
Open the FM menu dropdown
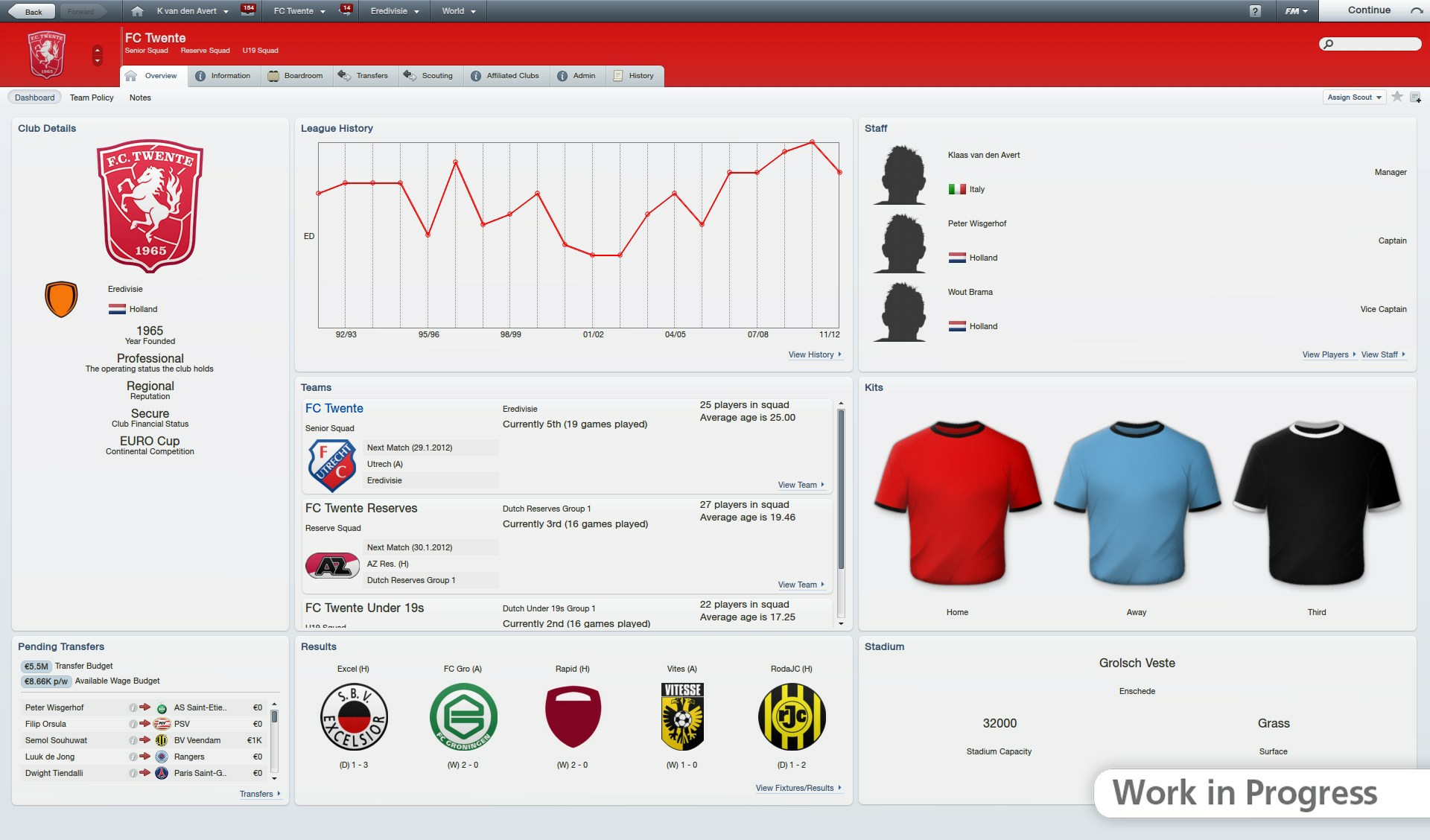pyautogui.click(x=1296, y=10)
